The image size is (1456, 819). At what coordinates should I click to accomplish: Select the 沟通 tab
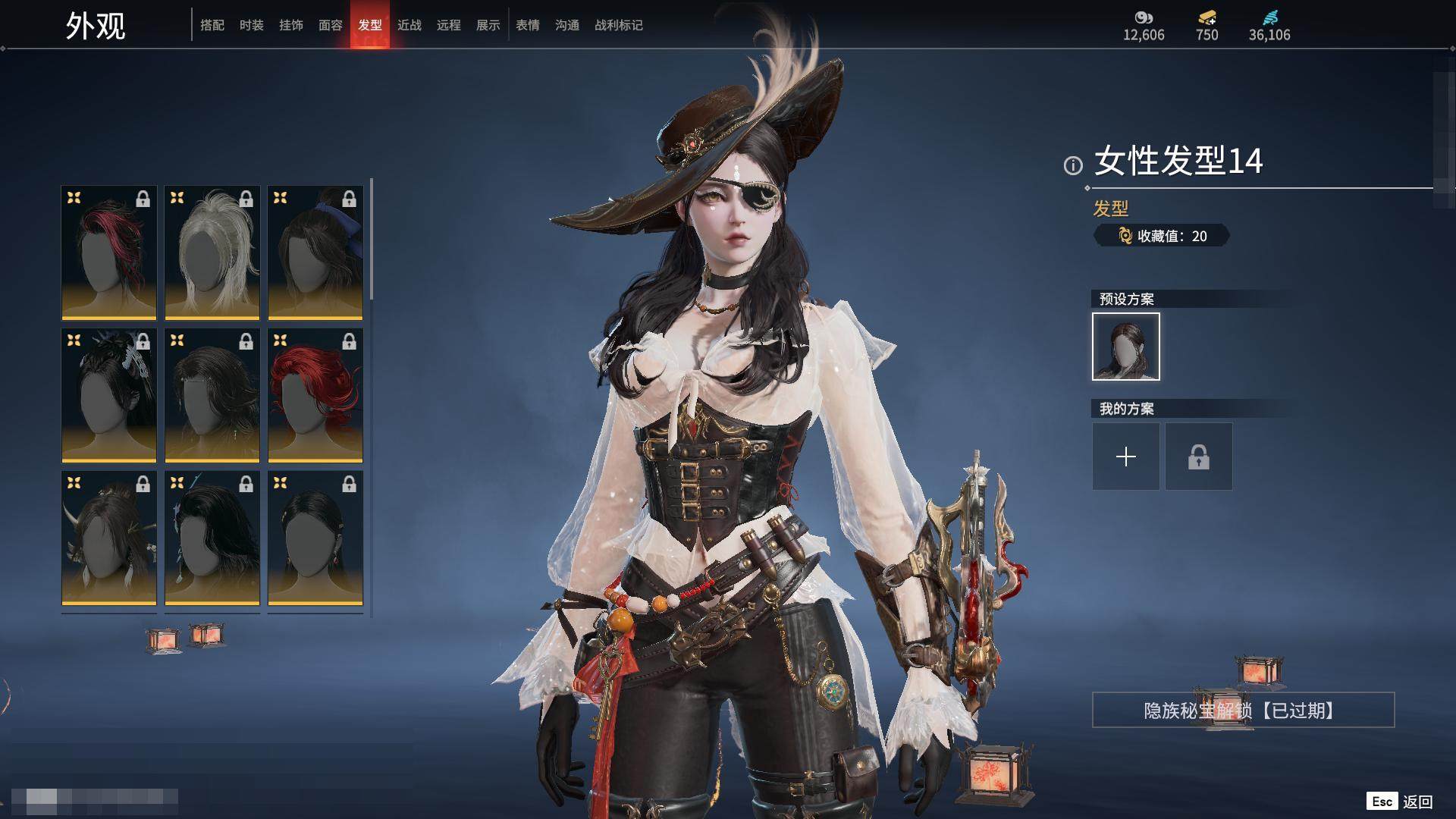(567, 25)
